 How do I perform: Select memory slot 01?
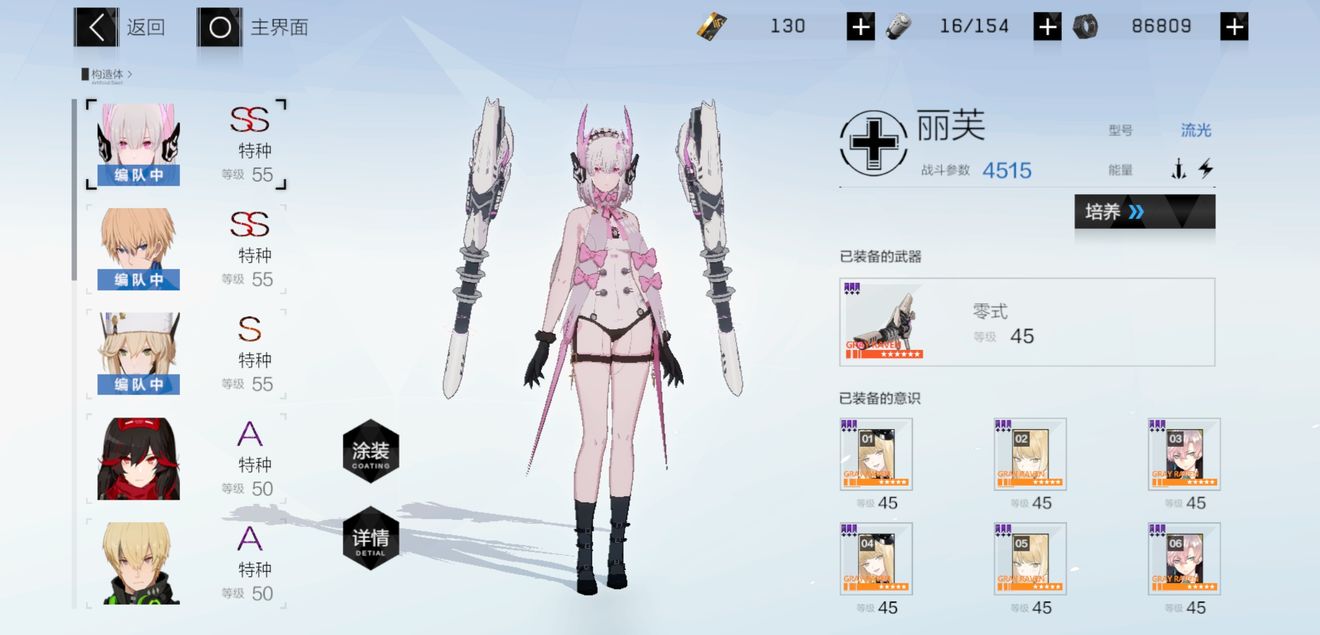(876, 455)
